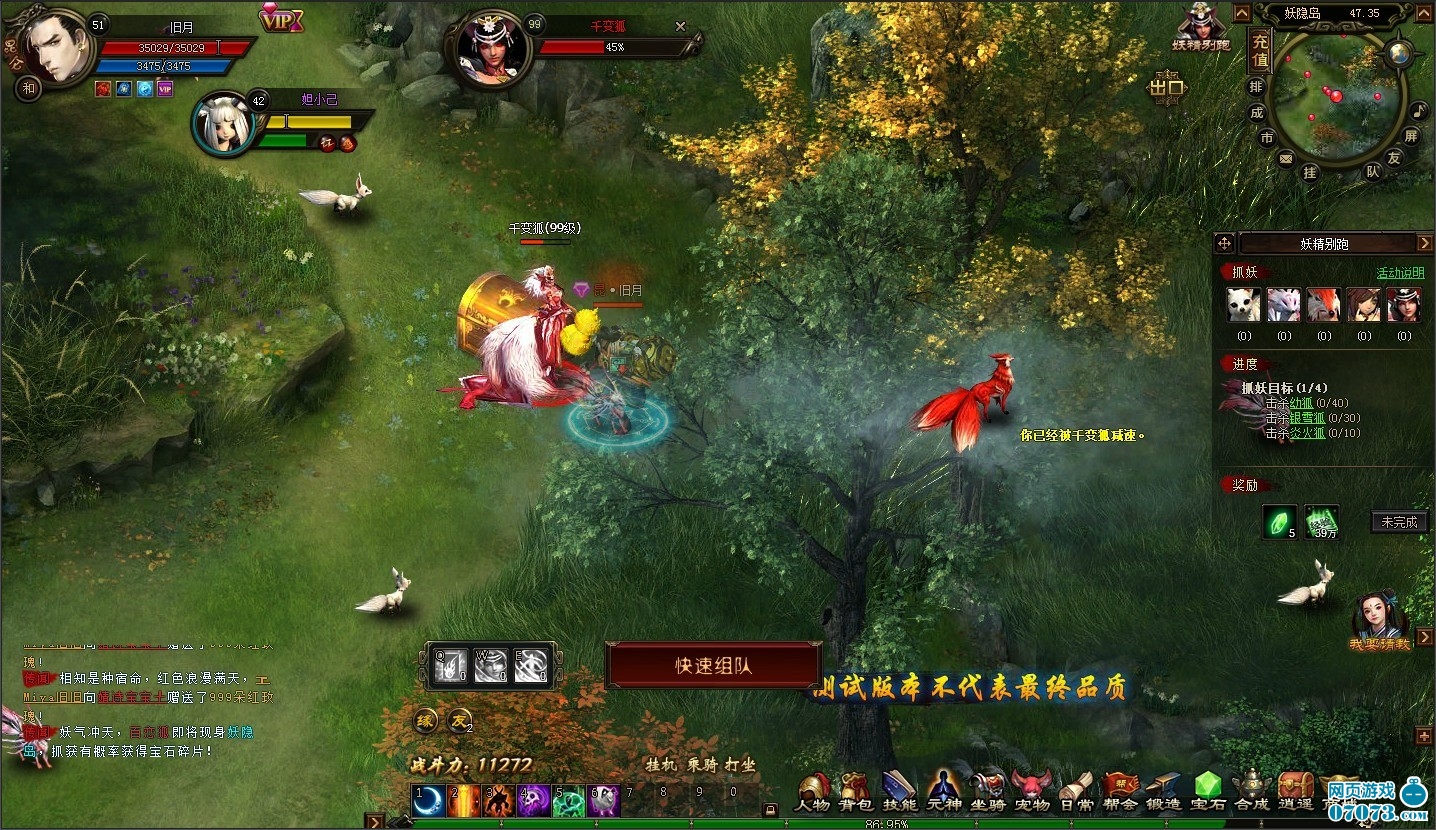This screenshot has width=1436, height=830.
Task: Open the mail envelope icon
Action: click(x=1286, y=158)
